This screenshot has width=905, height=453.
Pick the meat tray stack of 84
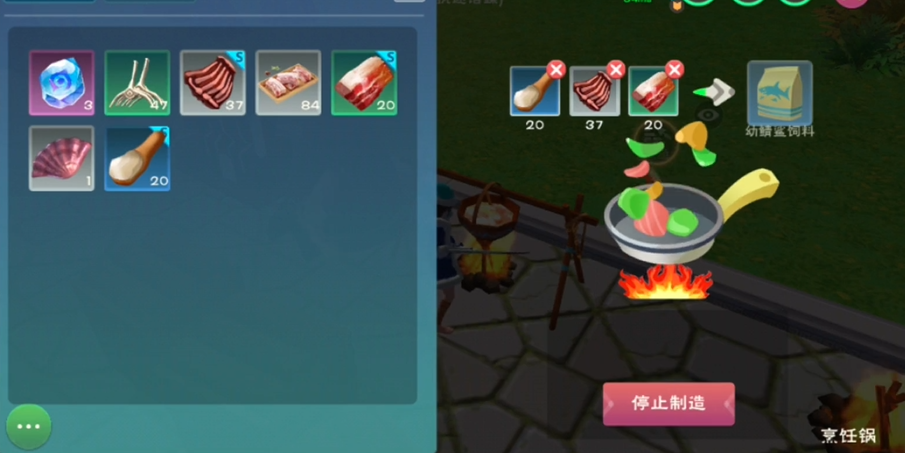tap(288, 83)
